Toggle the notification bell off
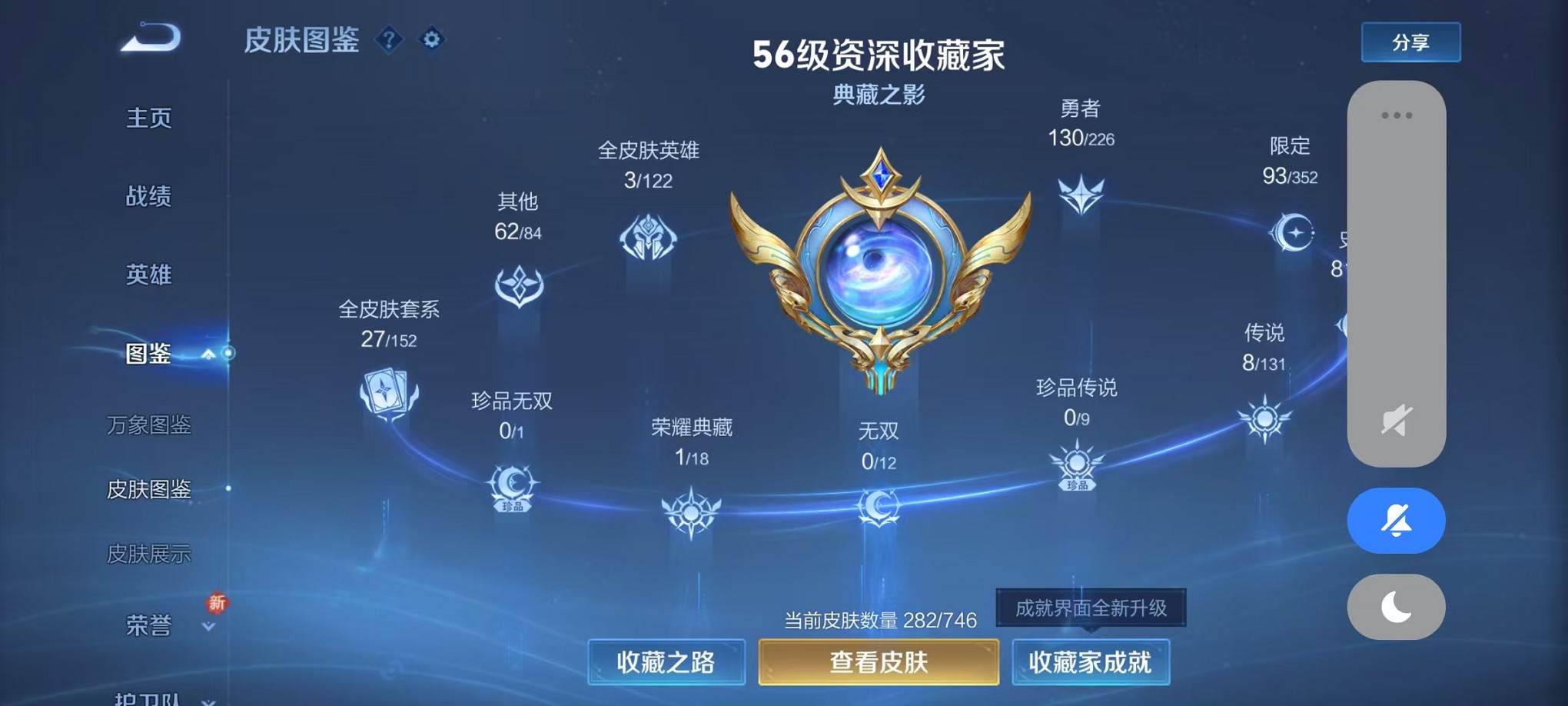 click(1397, 521)
